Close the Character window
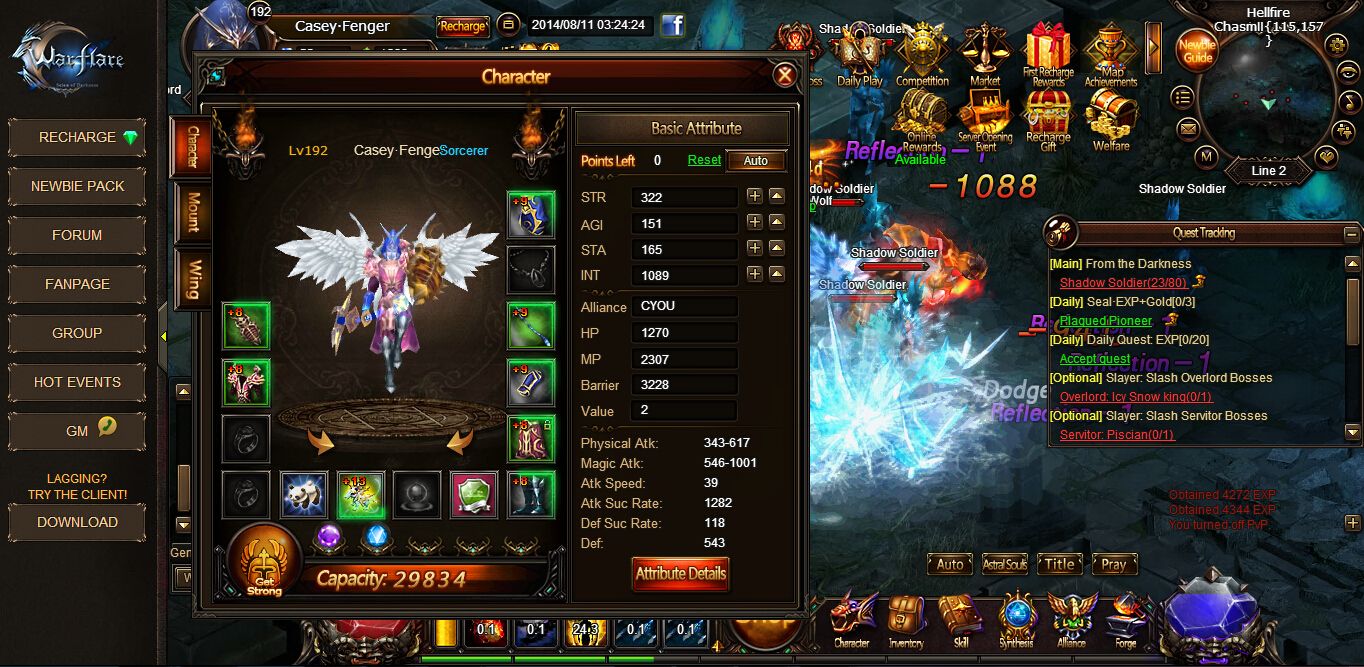This screenshot has height=667, width=1364. pos(785,75)
